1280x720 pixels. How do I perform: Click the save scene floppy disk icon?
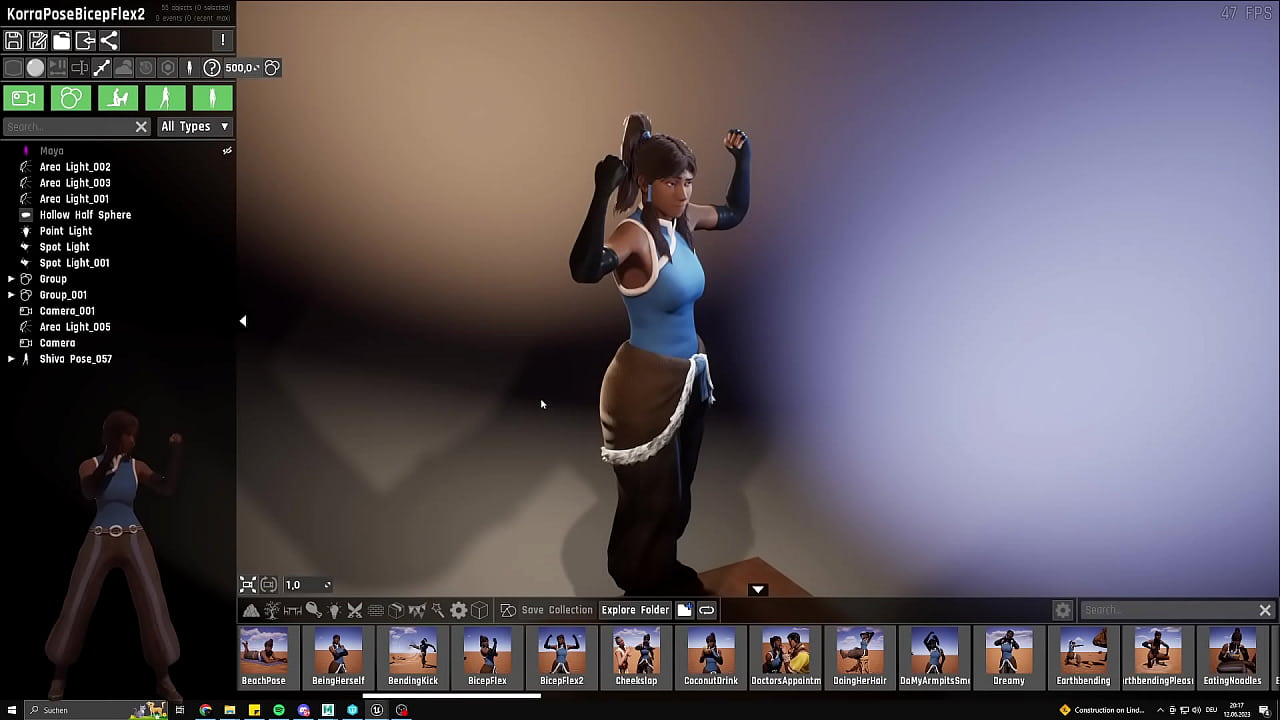click(x=14, y=41)
